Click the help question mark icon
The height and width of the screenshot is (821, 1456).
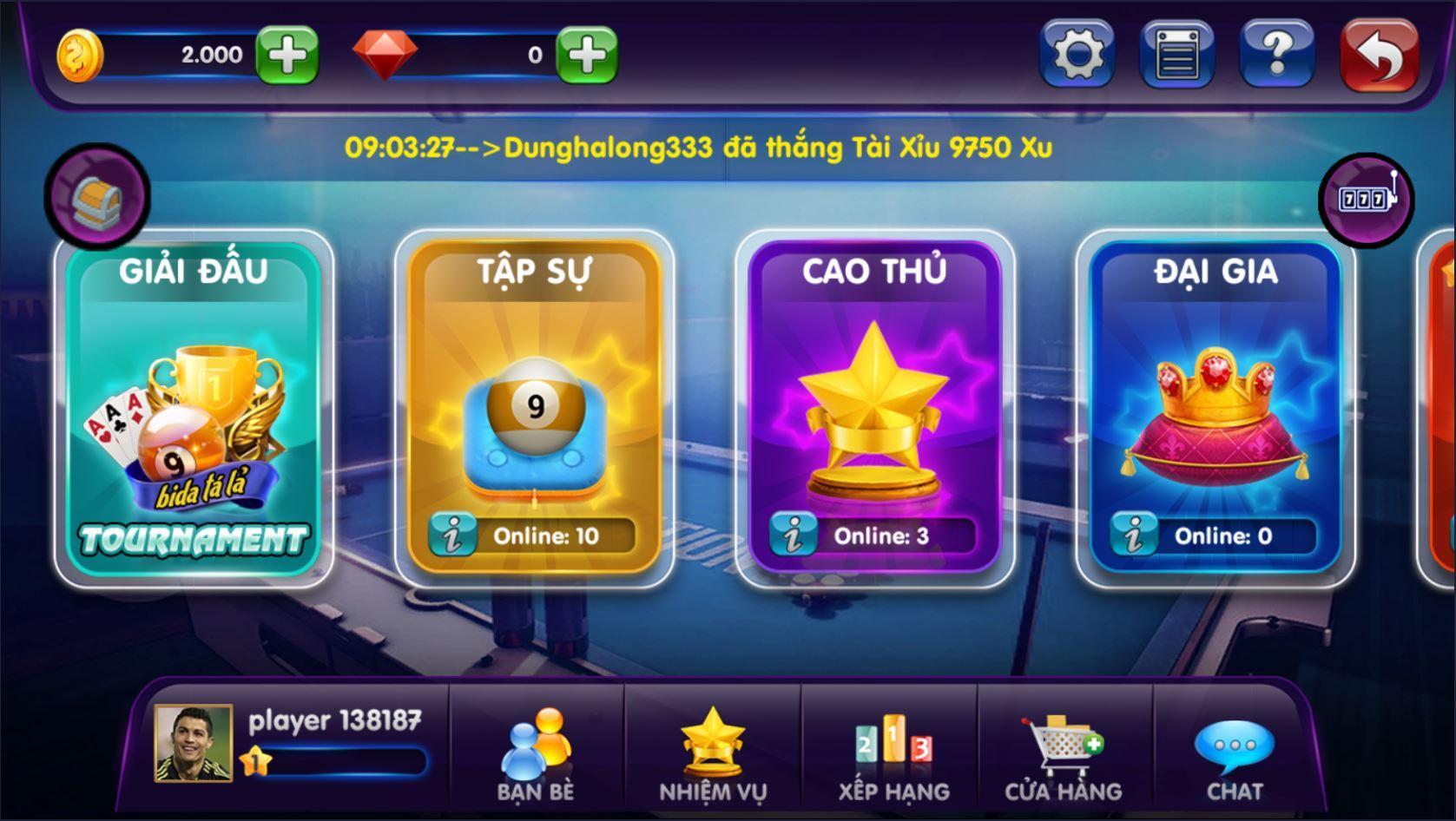pyautogui.click(x=1276, y=55)
